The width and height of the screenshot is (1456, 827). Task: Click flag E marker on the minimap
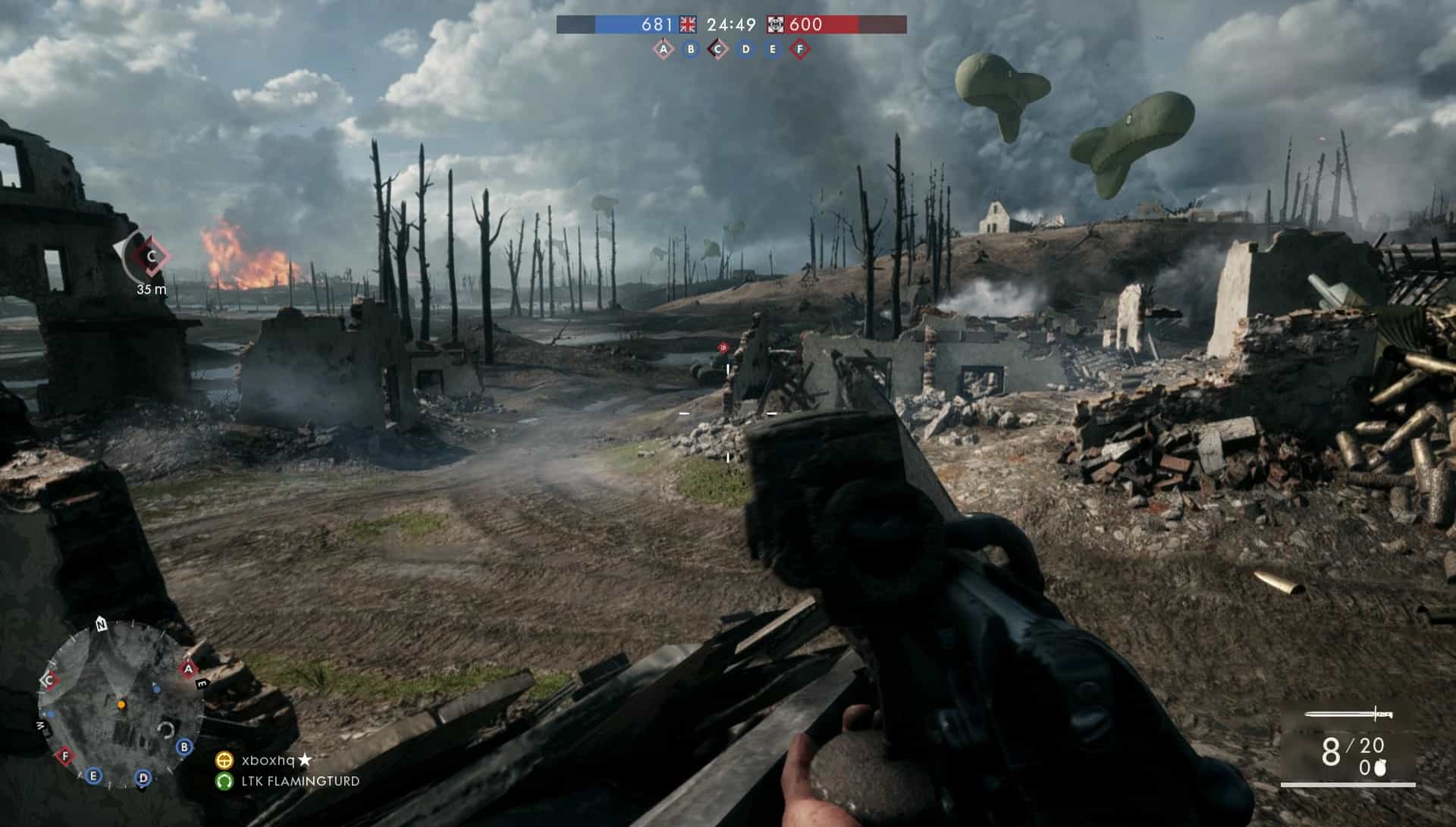click(94, 775)
